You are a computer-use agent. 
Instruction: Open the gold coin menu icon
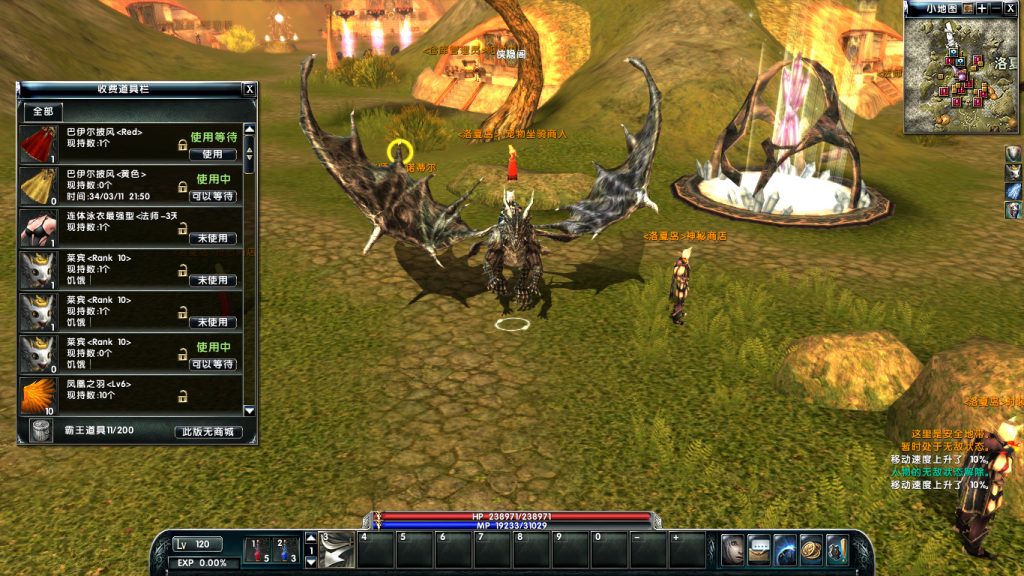click(x=811, y=549)
